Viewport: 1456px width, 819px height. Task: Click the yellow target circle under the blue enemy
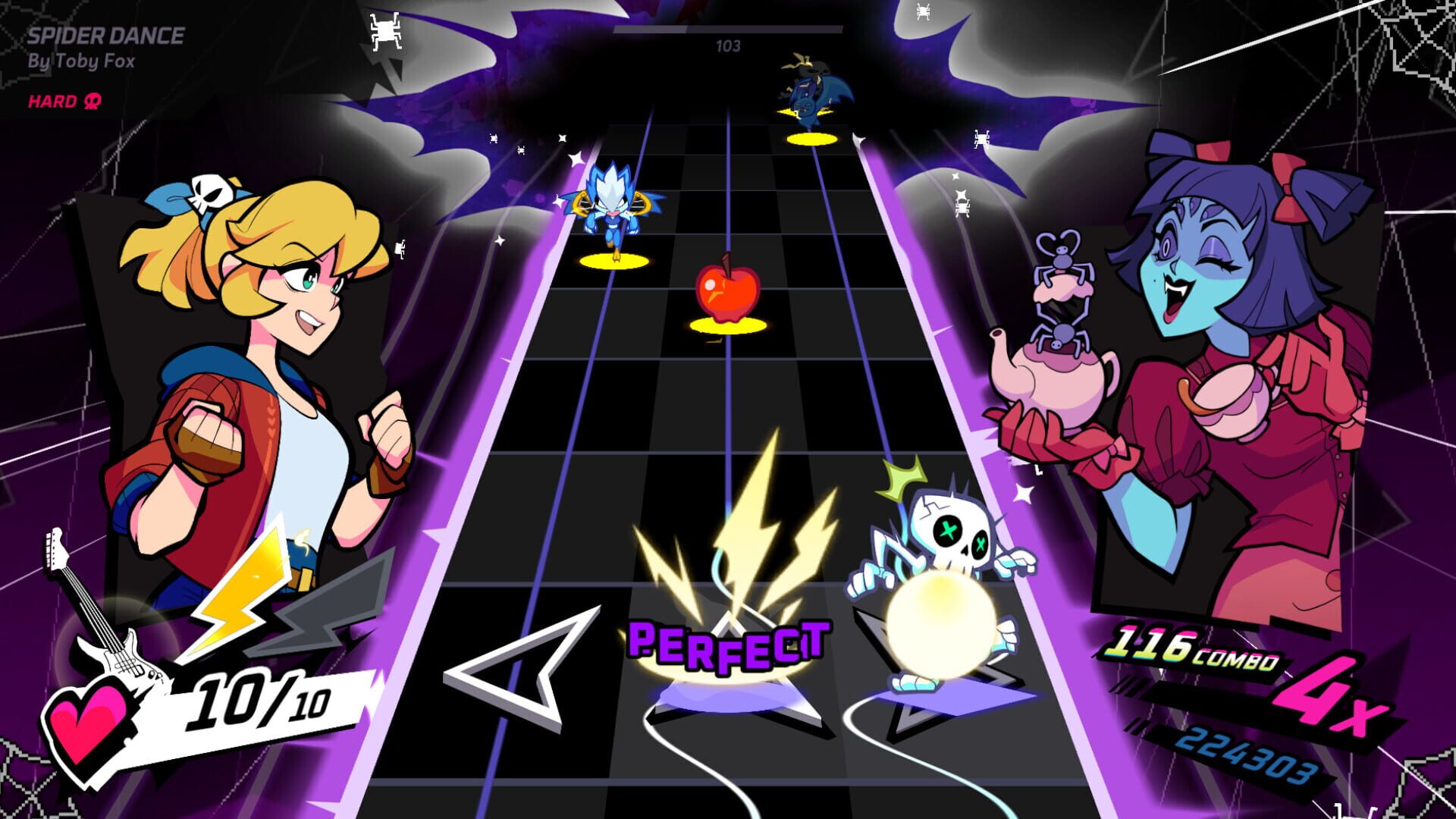pyautogui.click(x=614, y=260)
